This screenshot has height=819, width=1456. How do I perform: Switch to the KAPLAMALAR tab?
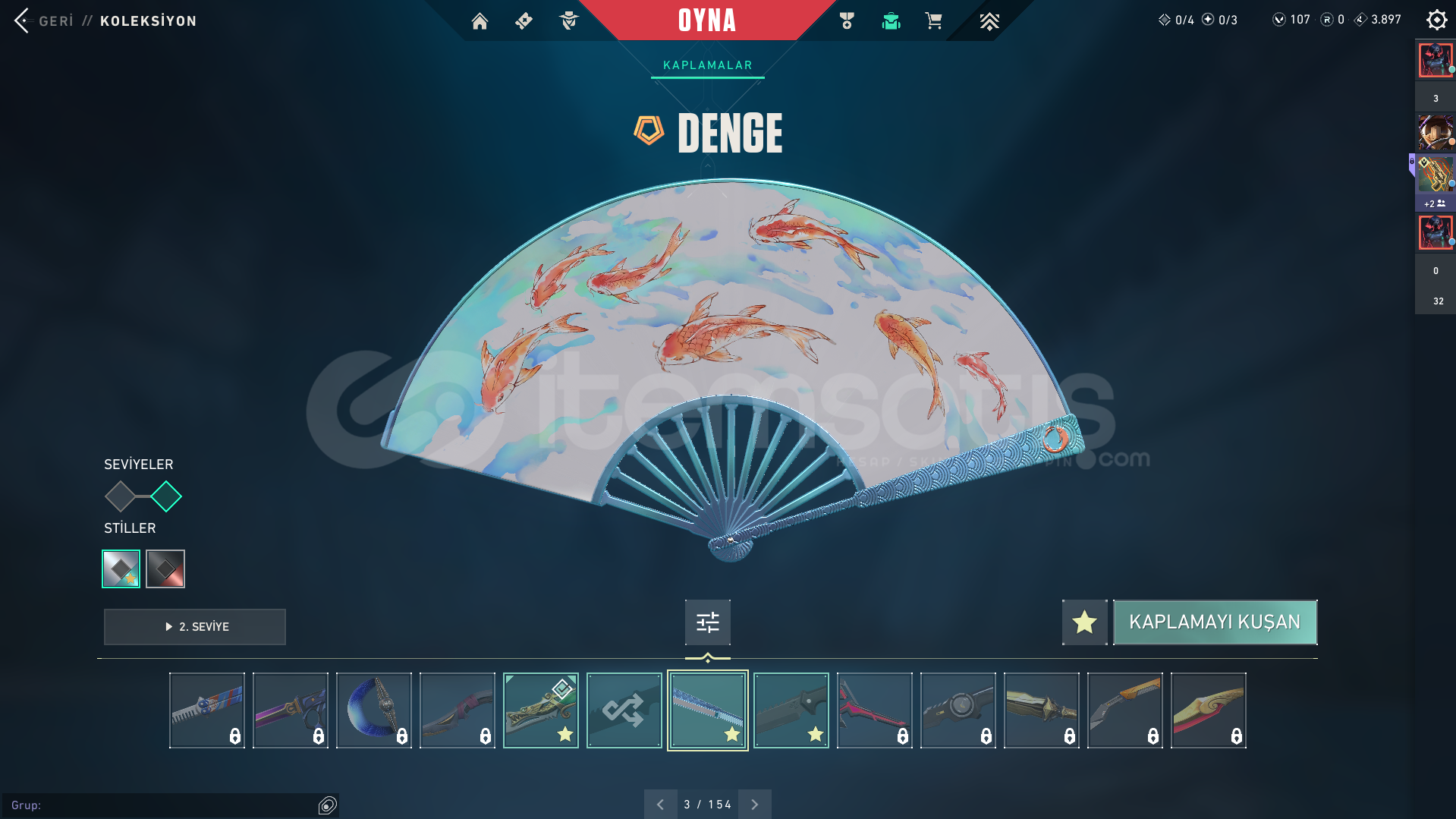coord(707,65)
